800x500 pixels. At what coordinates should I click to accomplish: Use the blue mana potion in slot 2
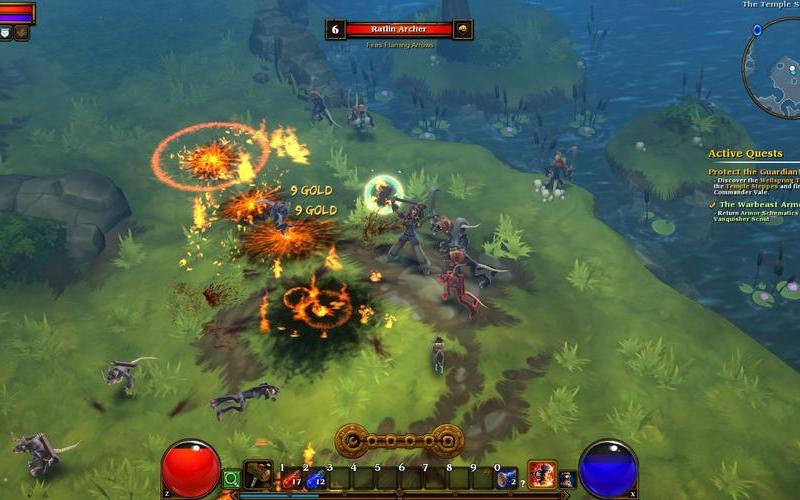pos(316,480)
